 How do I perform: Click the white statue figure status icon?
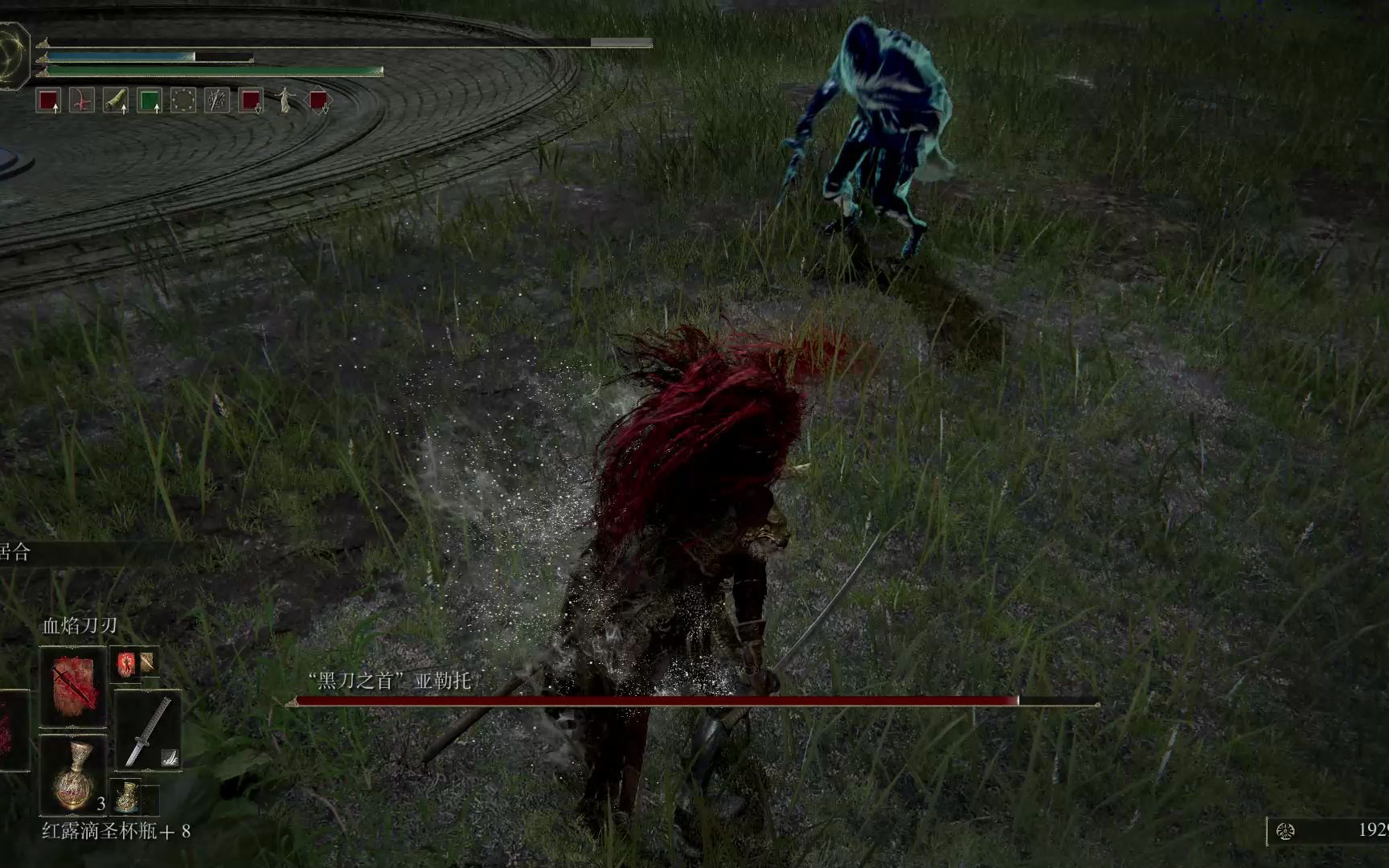click(285, 100)
